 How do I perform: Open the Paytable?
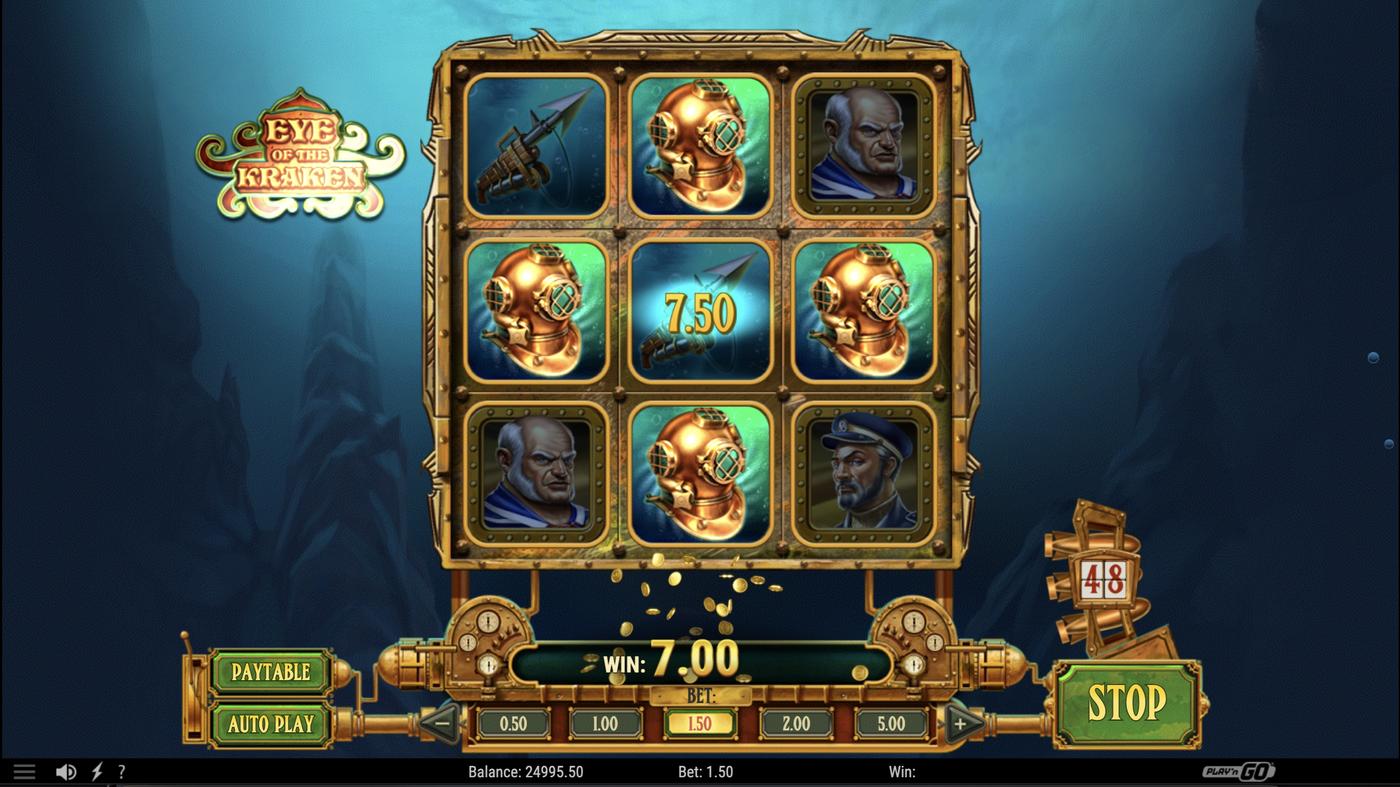pyautogui.click(x=271, y=672)
